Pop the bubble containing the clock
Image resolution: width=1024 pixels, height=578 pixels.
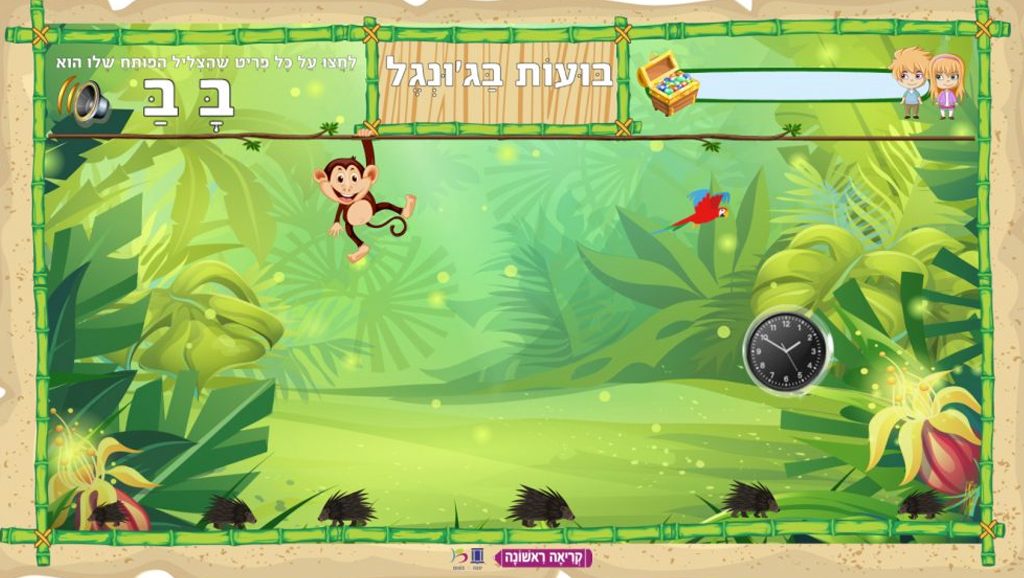tap(787, 350)
